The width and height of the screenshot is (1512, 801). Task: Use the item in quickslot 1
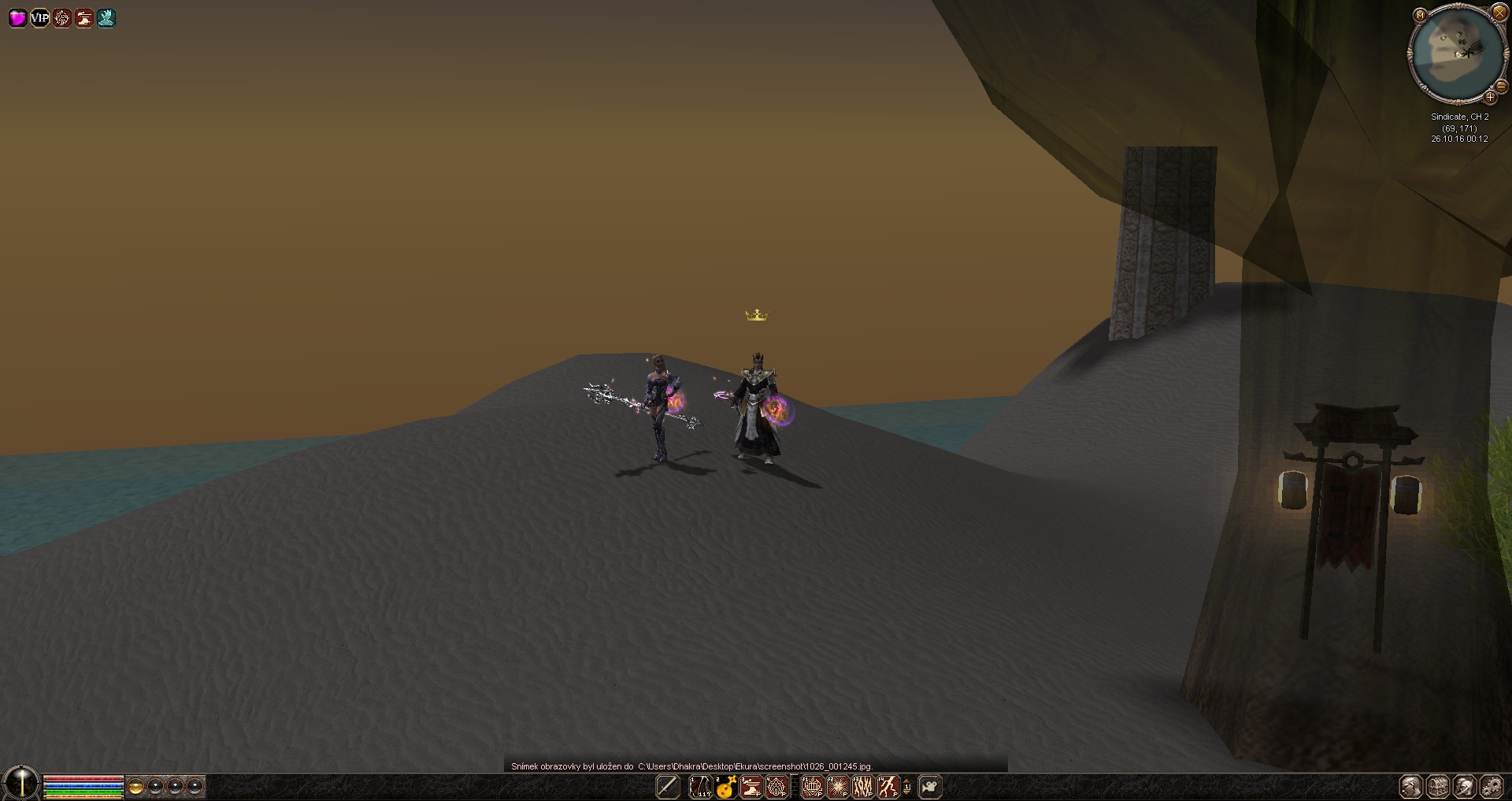700,786
